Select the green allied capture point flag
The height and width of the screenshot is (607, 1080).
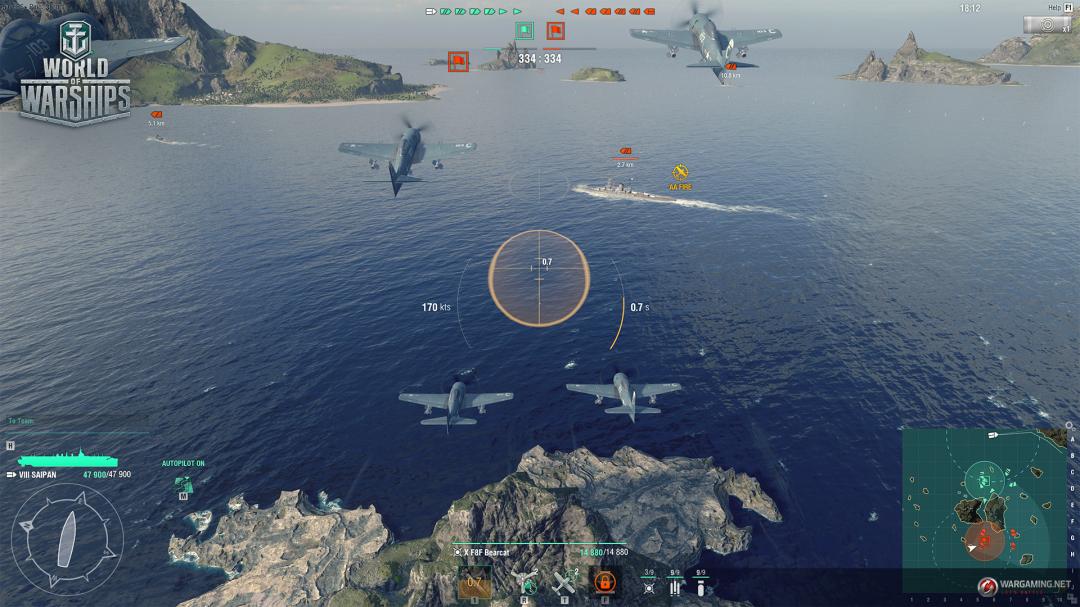(x=523, y=31)
